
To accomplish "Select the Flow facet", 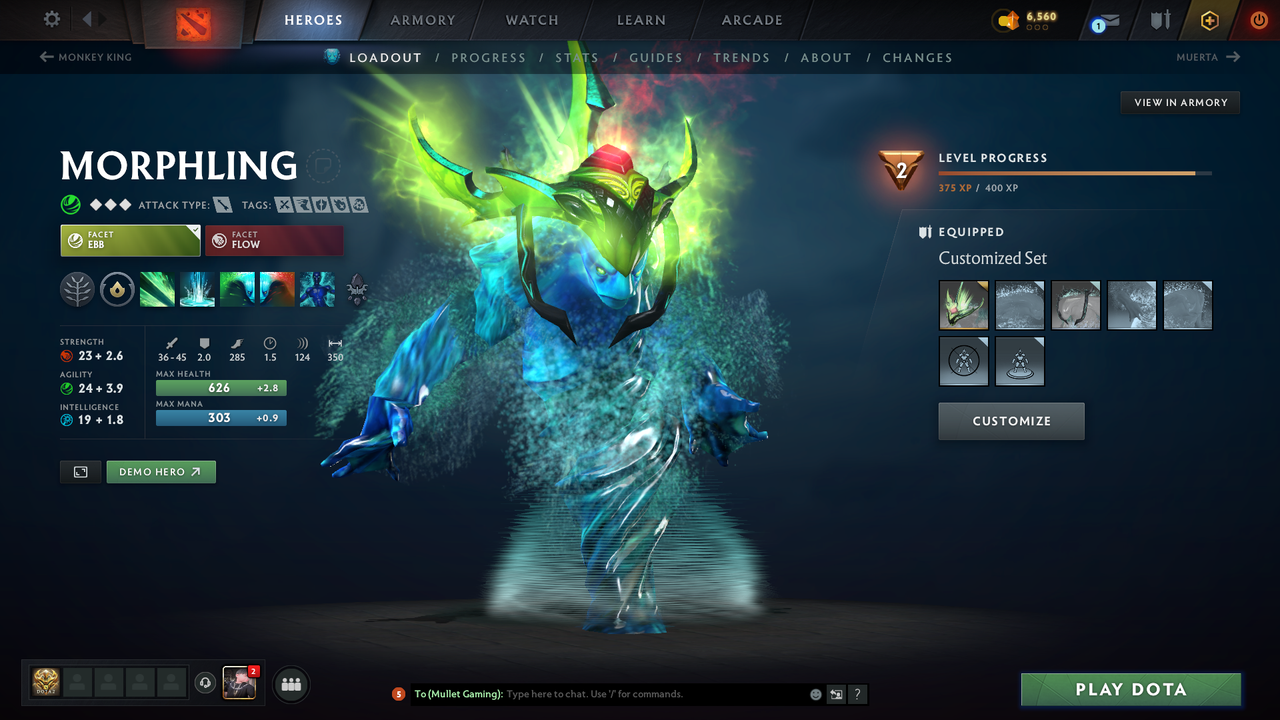I will (x=274, y=240).
